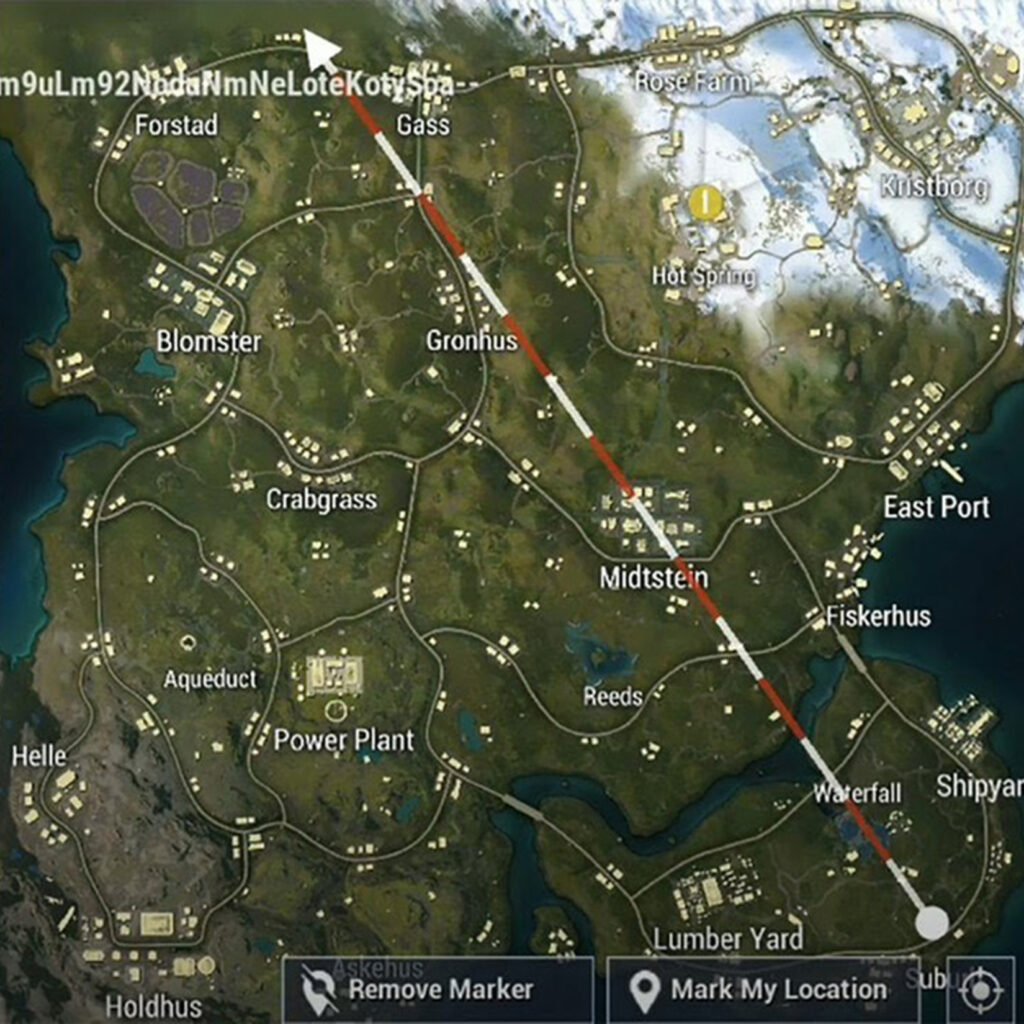This screenshot has height=1024, width=1024.
Task: Recenter map with the crosshair icon
Action: pyautogui.click(x=981, y=990)
